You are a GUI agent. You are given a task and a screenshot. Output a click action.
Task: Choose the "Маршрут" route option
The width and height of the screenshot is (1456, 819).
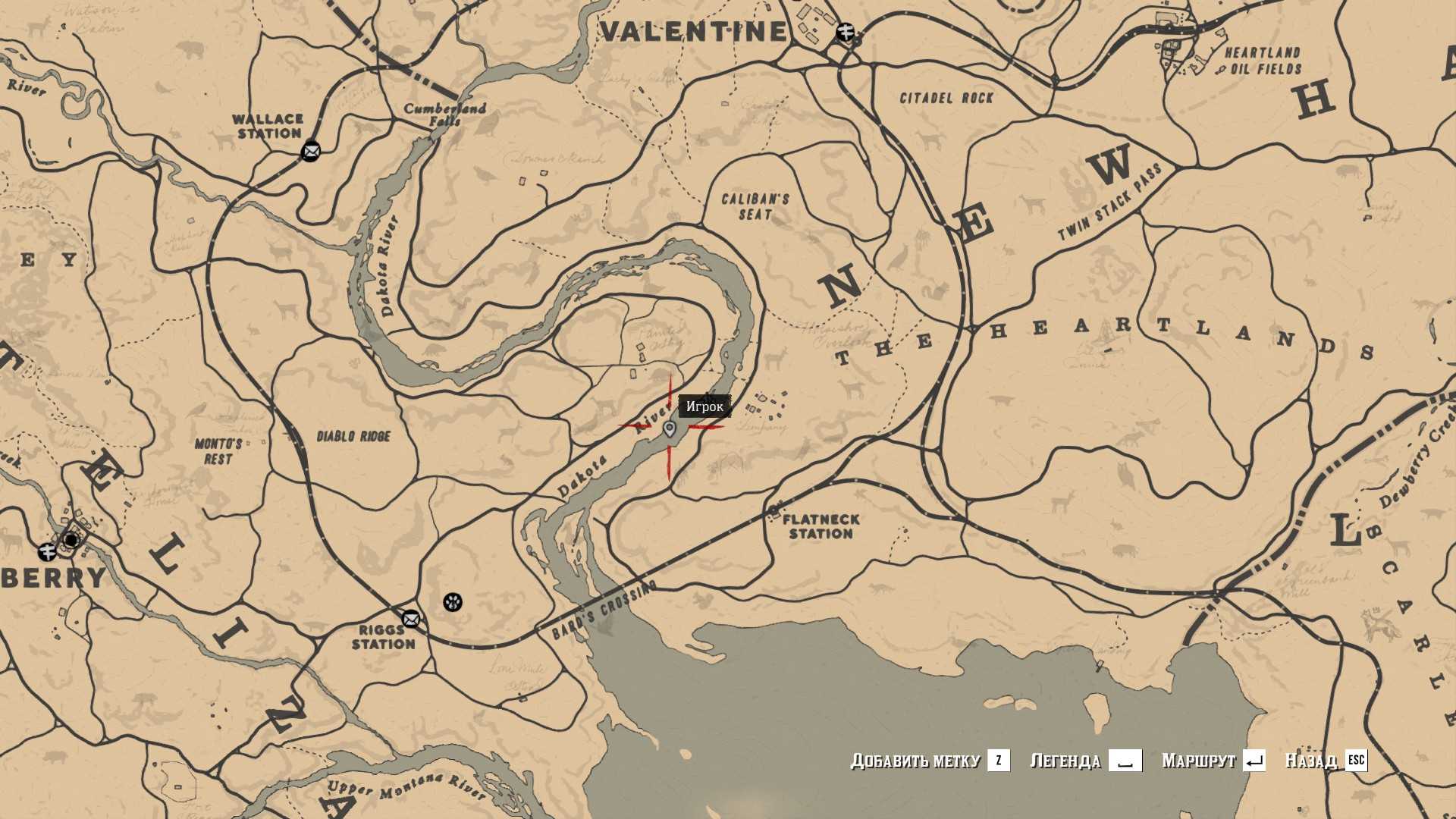[1213, 761]
